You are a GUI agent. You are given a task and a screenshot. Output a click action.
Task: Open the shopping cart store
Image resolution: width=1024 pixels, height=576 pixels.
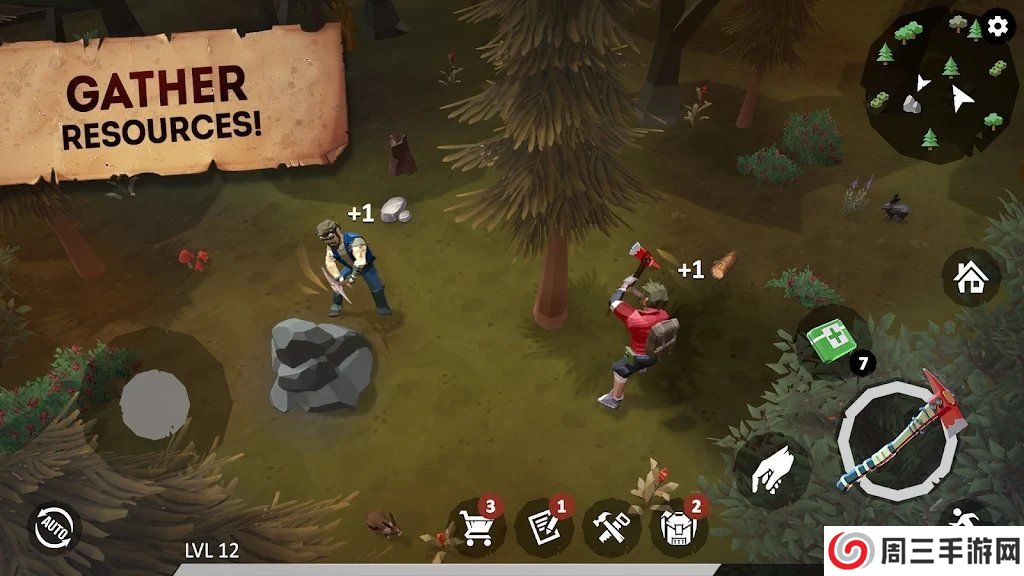tap(477, 527)
